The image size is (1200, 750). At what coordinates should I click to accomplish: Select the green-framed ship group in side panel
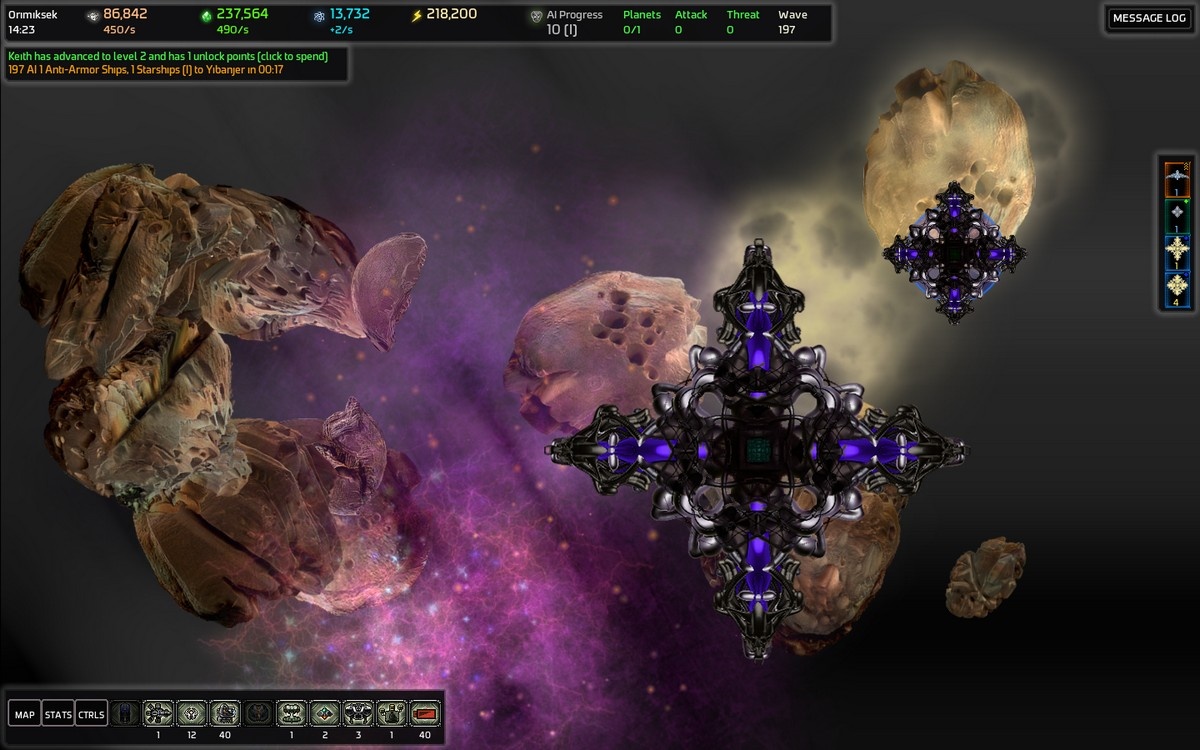pyautogui.click(x=1178, y=216)
